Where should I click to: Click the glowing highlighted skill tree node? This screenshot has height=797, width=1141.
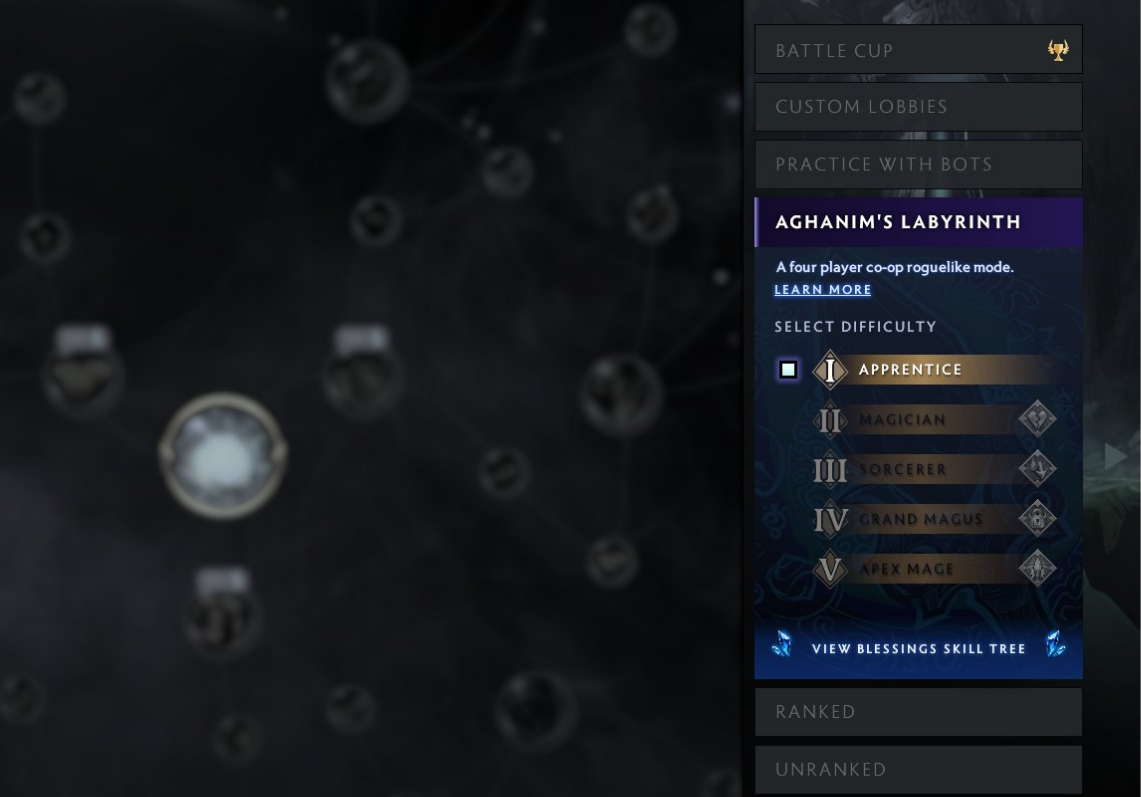point(222,455)
